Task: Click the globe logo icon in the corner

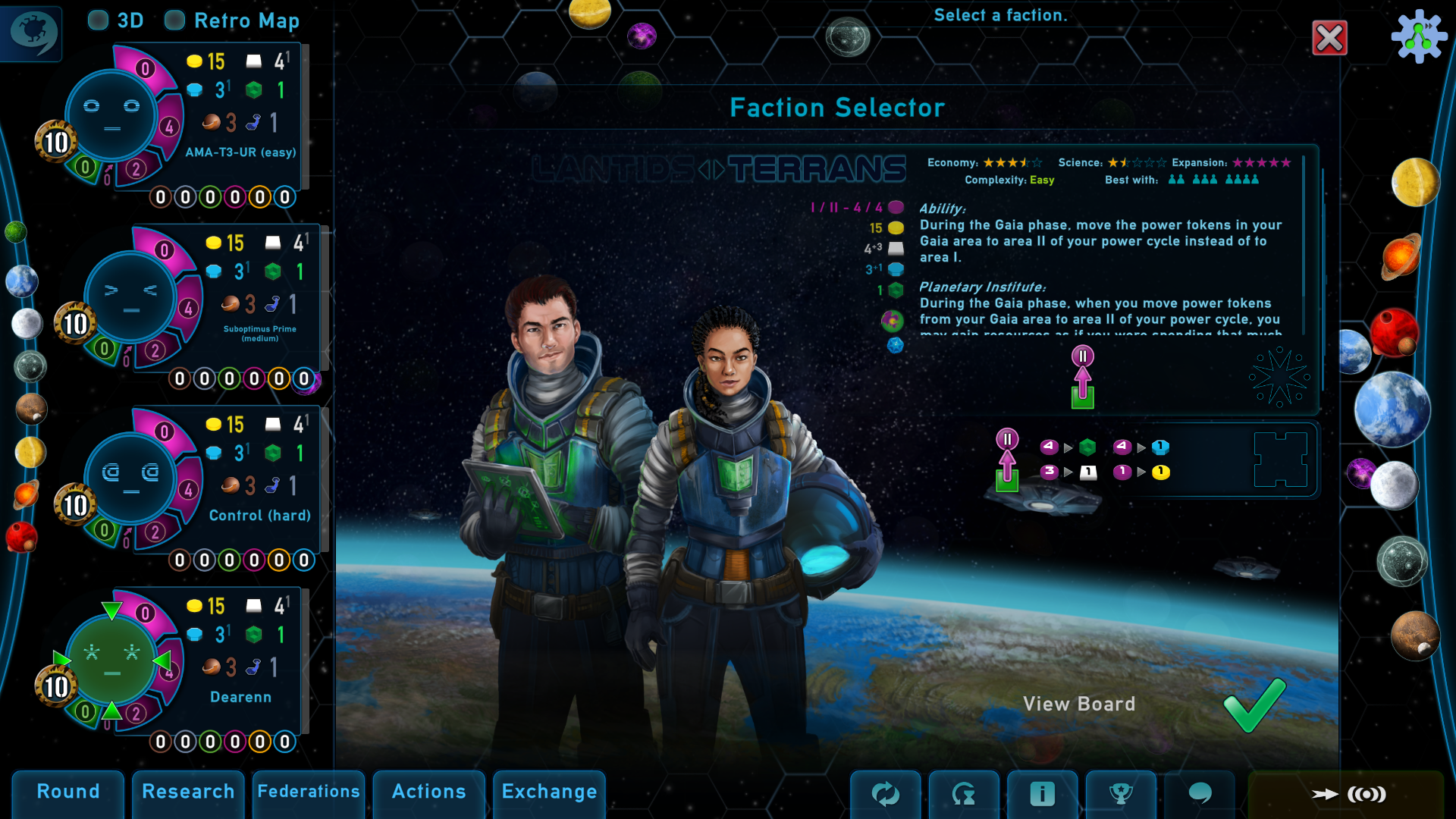Action: point(32,33)
